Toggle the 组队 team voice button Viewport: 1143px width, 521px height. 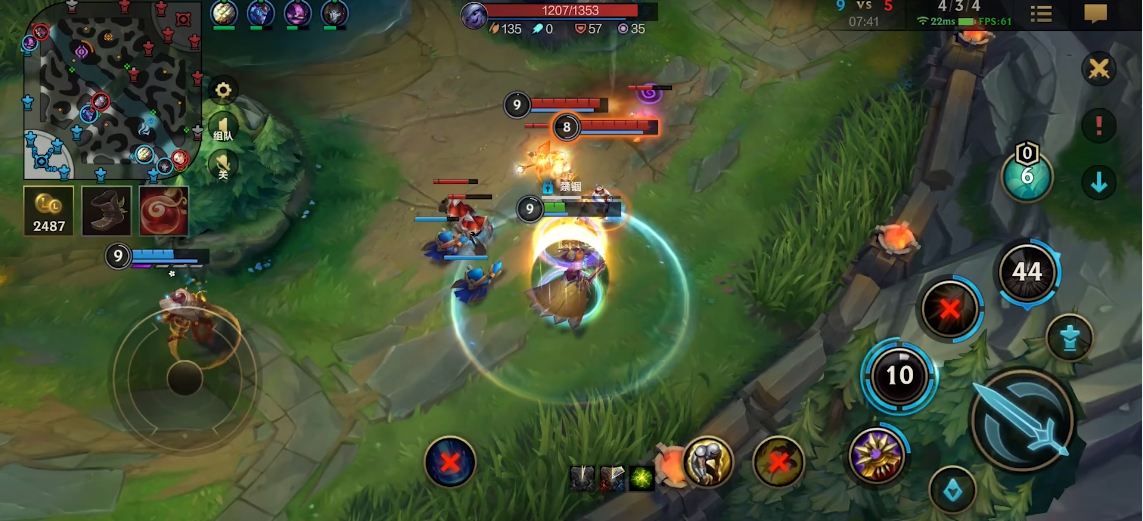pos(223,130)
